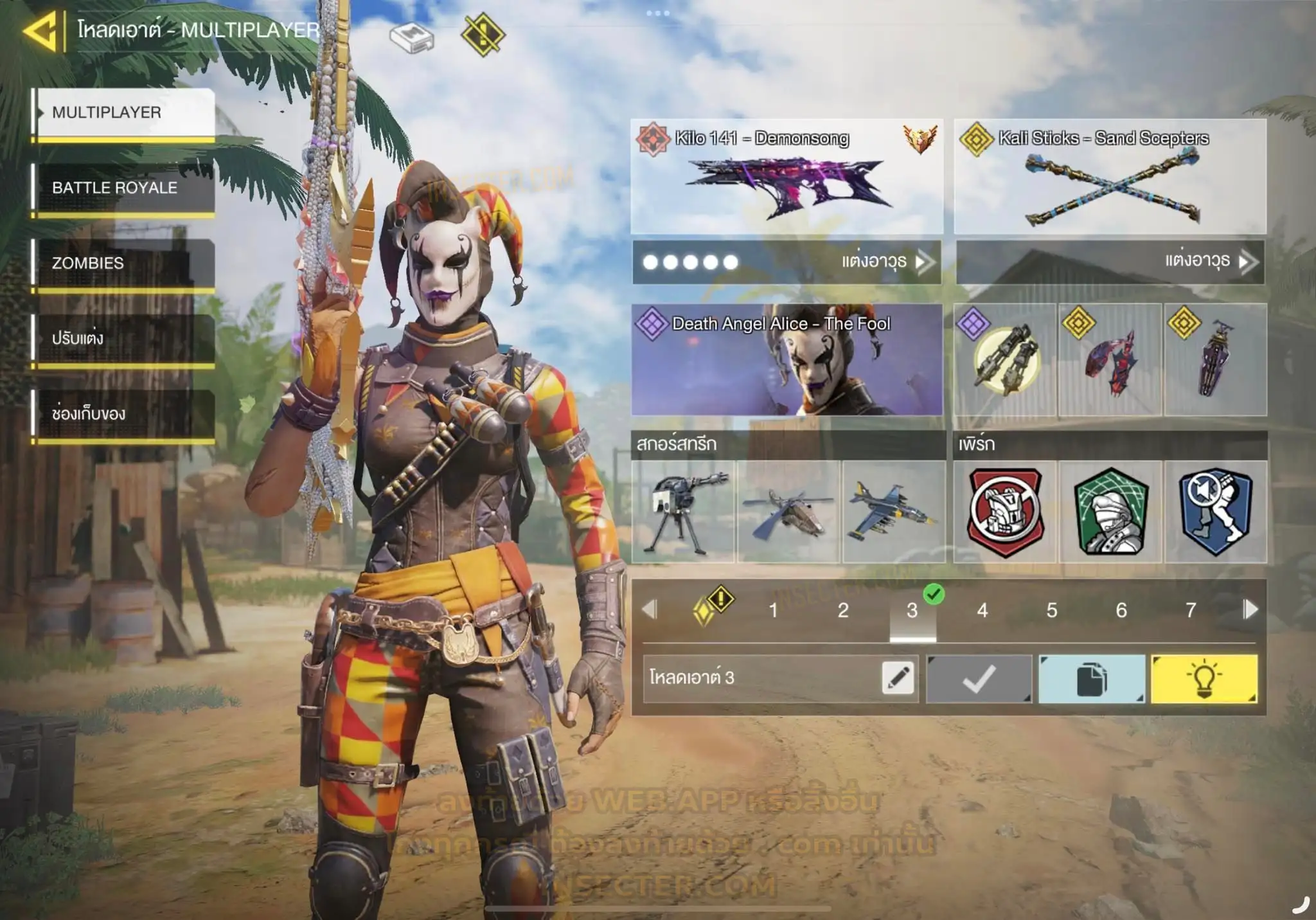1316x920 pixels.
Task: Open the green perk slot
Action: coord(1110,512)
